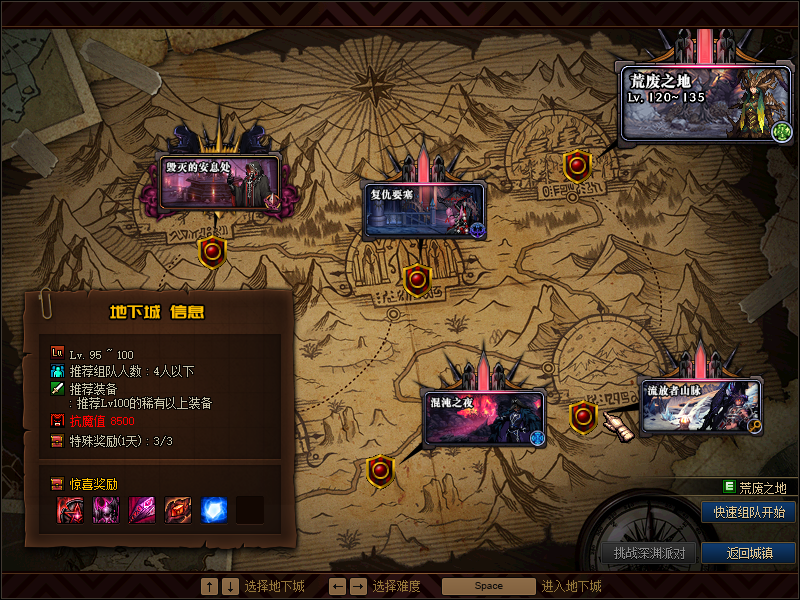Screen dimensions: 800x600
Task: Inspect the dark purple armor reward icon
Action: point(106,510)
